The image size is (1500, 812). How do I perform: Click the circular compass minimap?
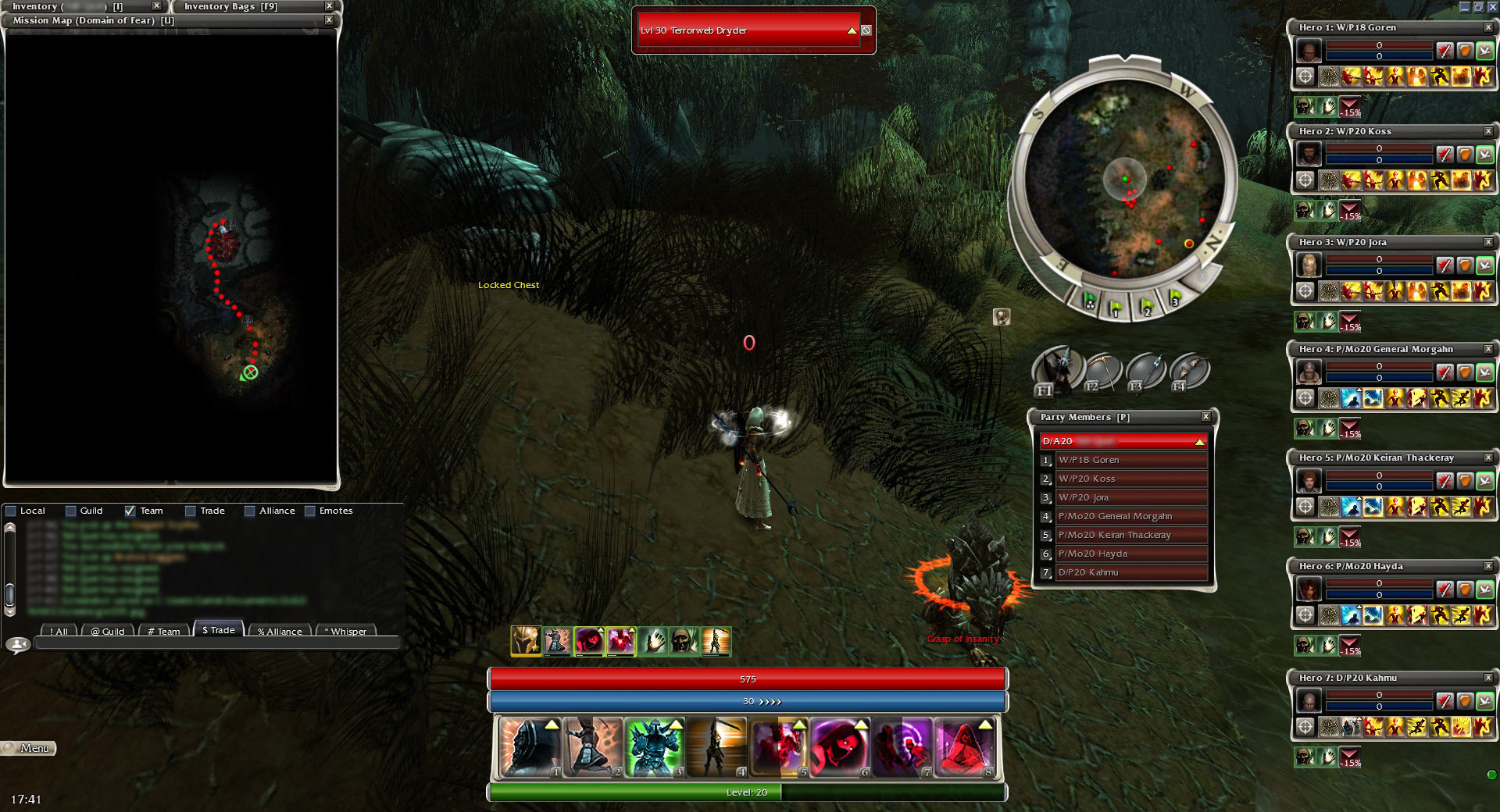point(1125,180)
